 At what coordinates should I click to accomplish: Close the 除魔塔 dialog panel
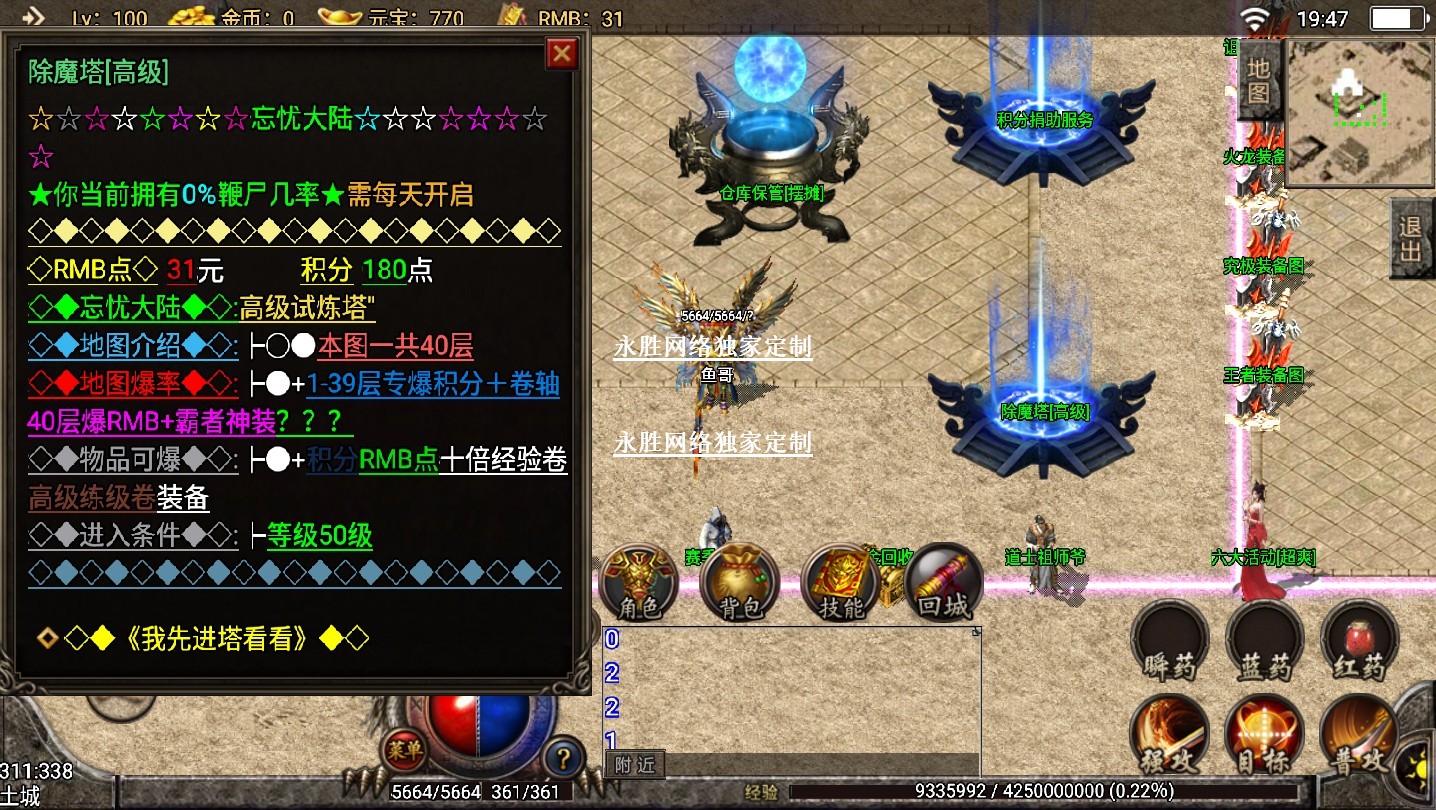pos(562,53)
